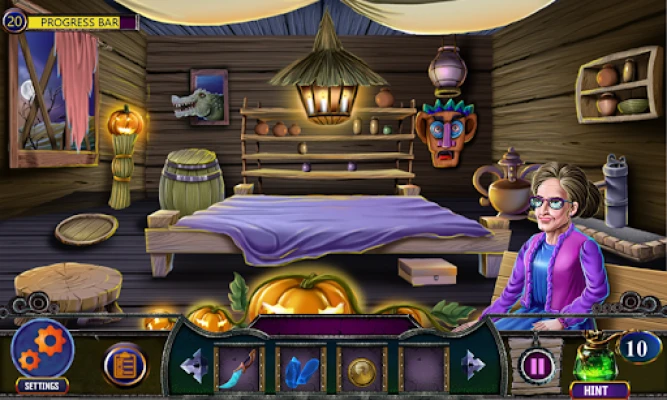Choose the gold coin inventory slot
667x400 pixels.
361,368
